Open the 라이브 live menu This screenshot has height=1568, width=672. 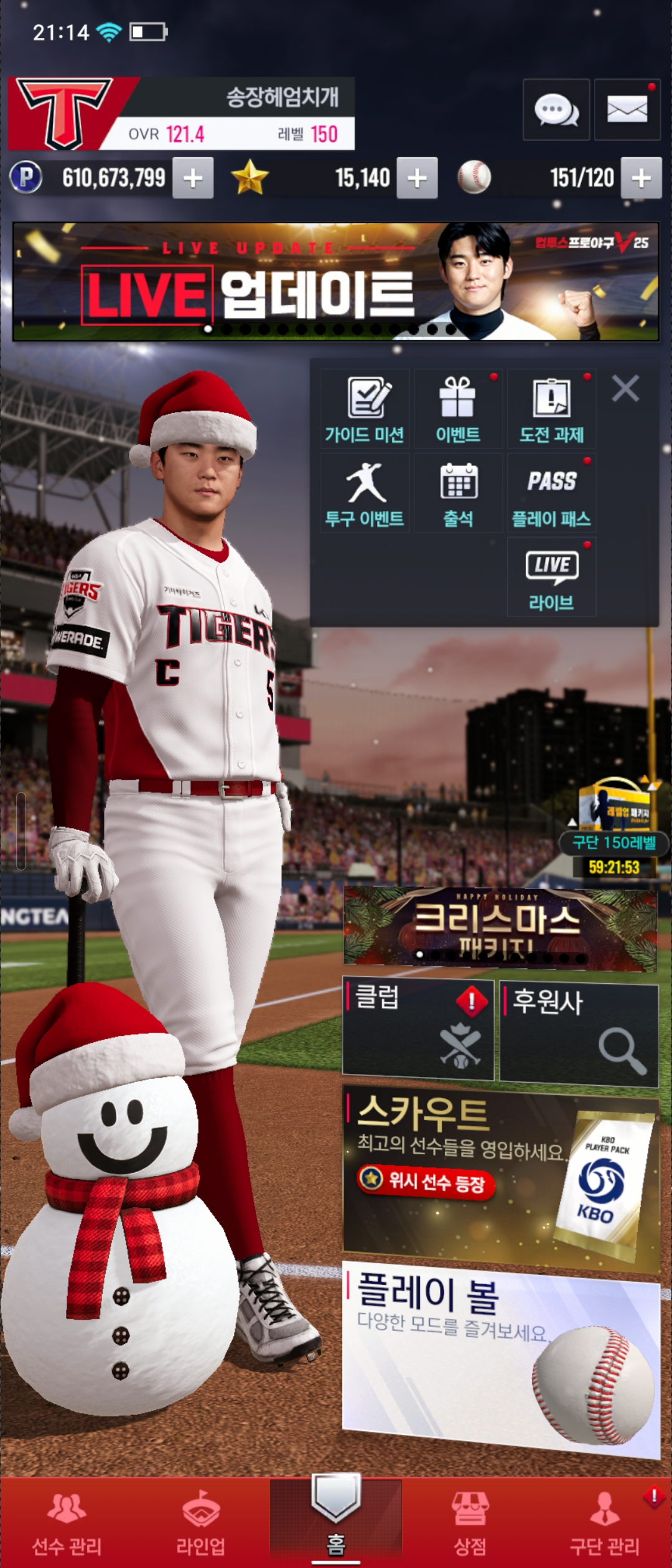pos(551,577)
